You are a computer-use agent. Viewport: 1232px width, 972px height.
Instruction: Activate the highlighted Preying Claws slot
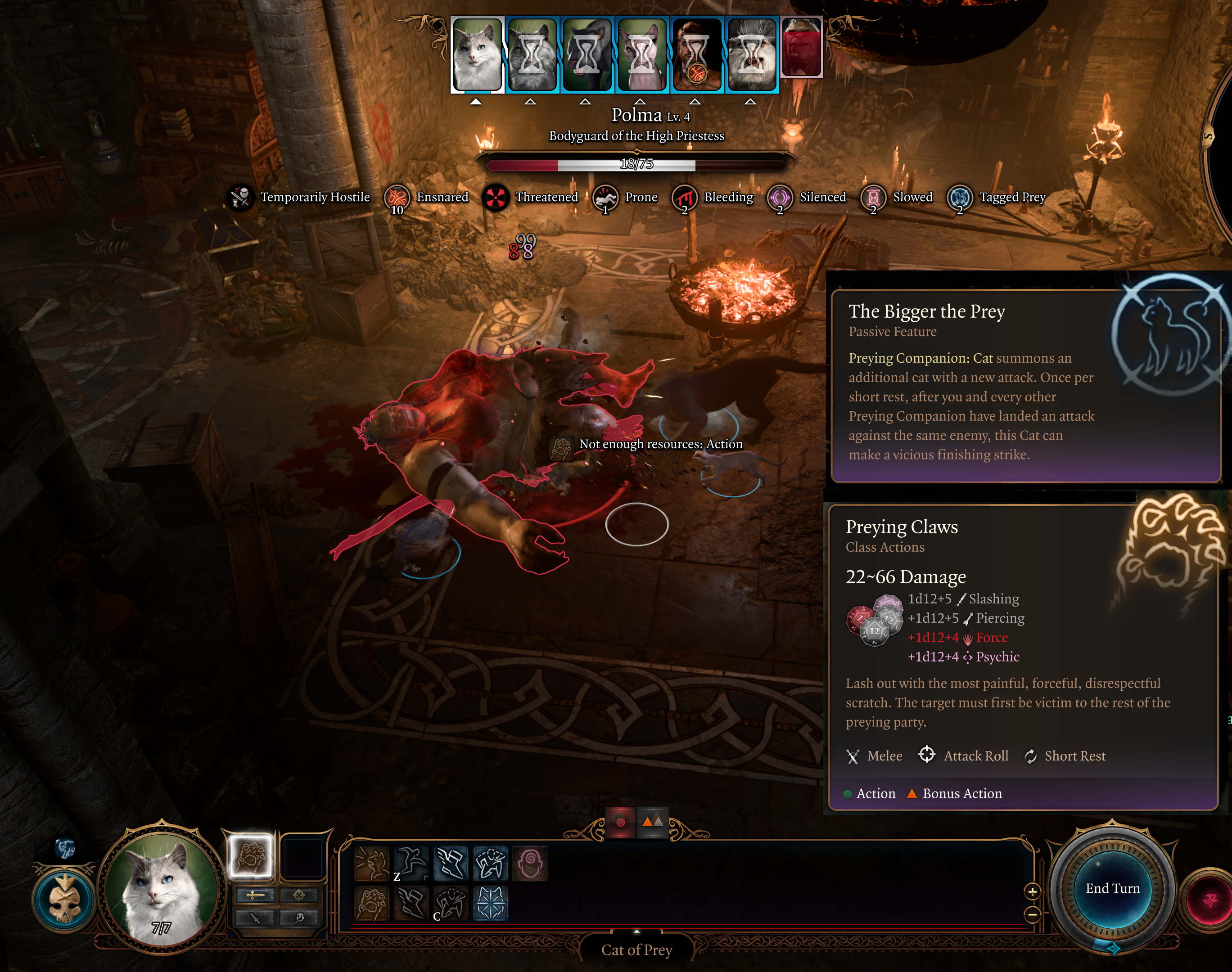point(250,855)
